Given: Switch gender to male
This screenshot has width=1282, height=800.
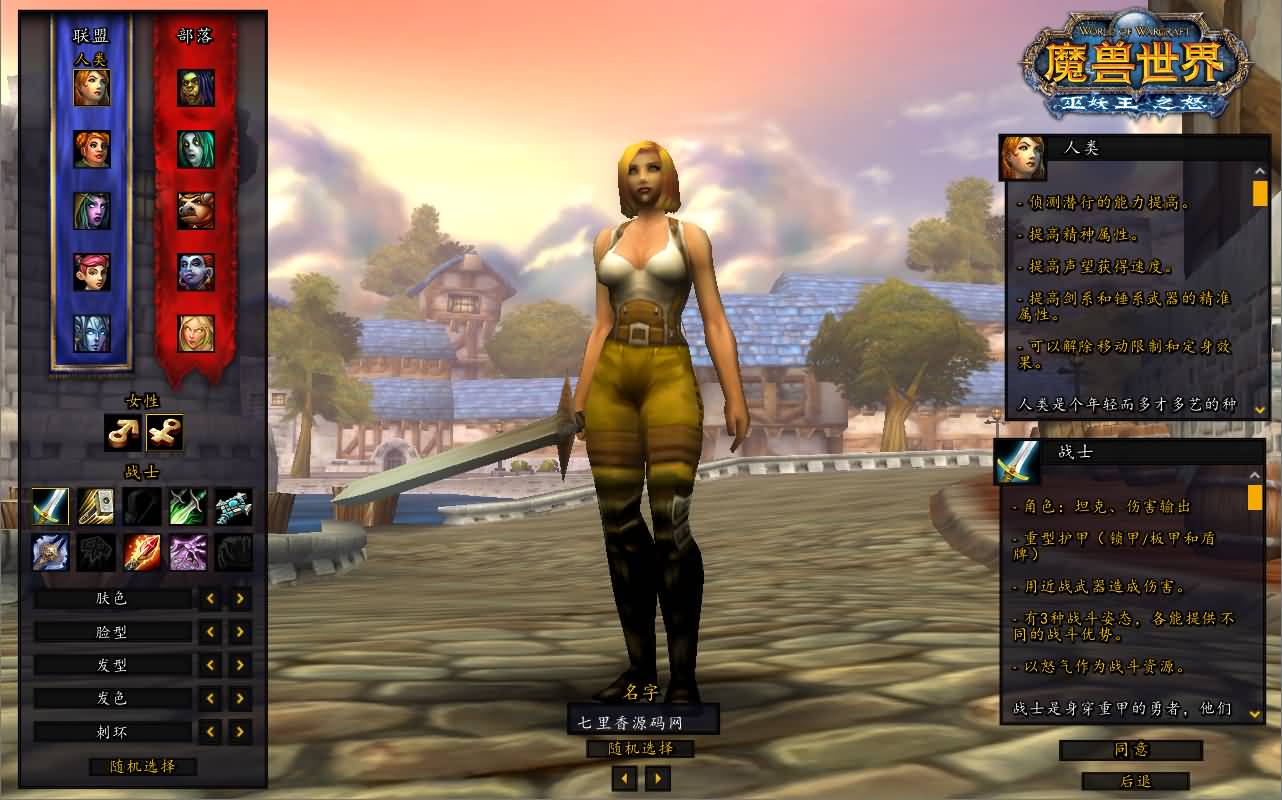Looking at the screenshot, I should (123, 433).
